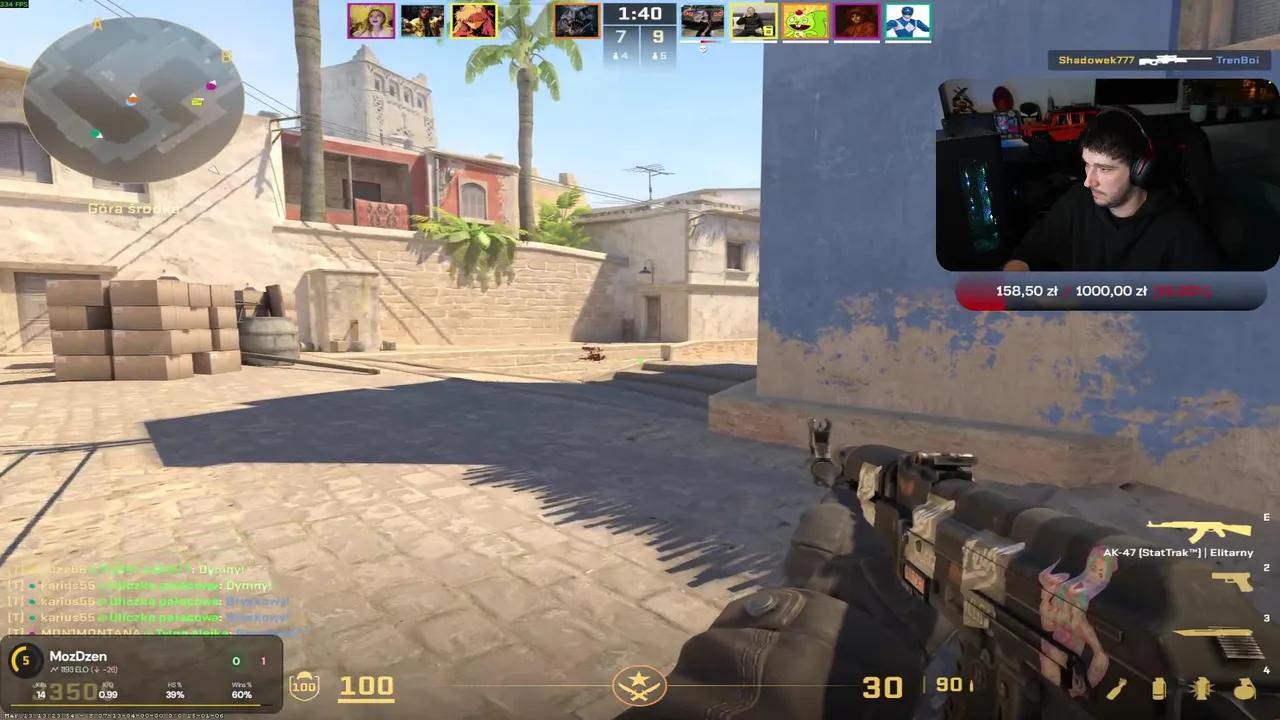Select the knife in slot 3
Screen dimensions: 1280x720
point(1212,631)
